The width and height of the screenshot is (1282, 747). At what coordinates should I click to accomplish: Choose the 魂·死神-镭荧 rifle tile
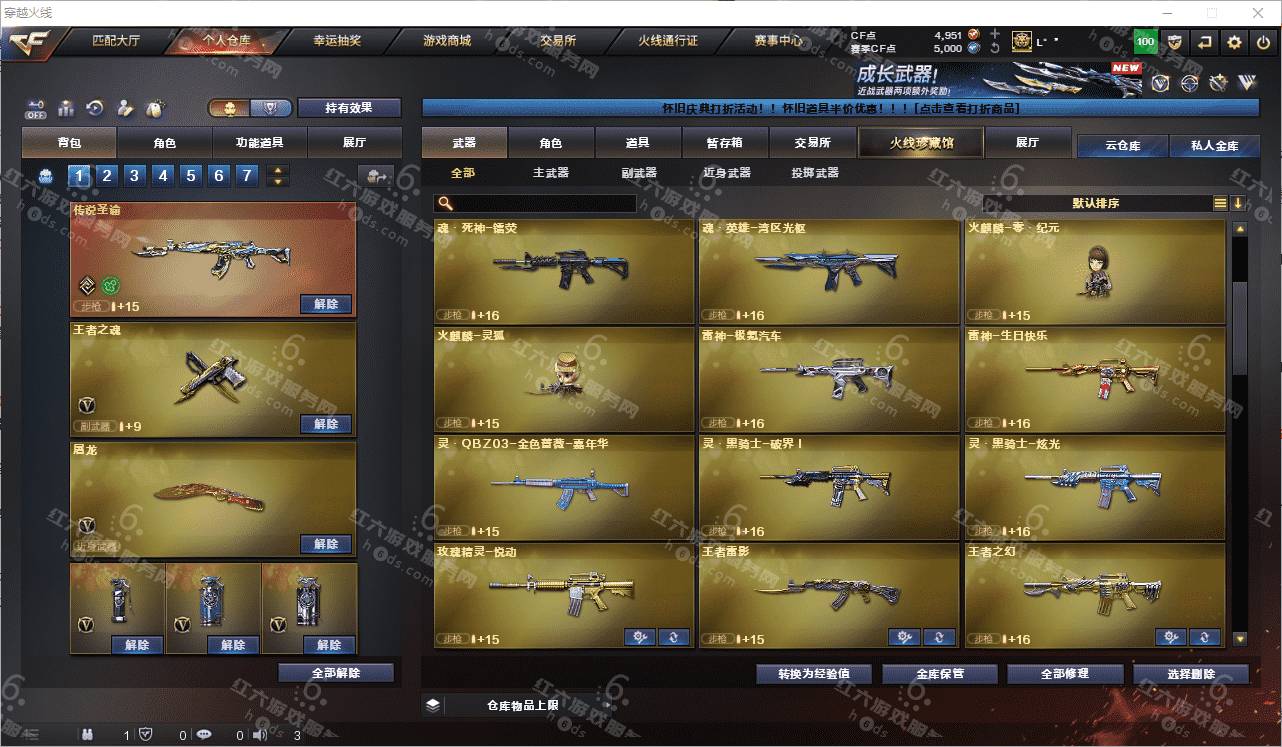(x=563, y=271)
